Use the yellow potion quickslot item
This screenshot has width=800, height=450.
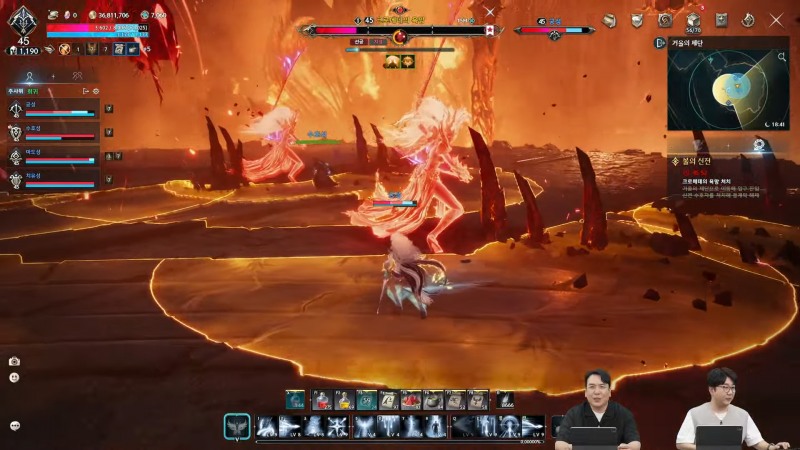tap(344, 400)
